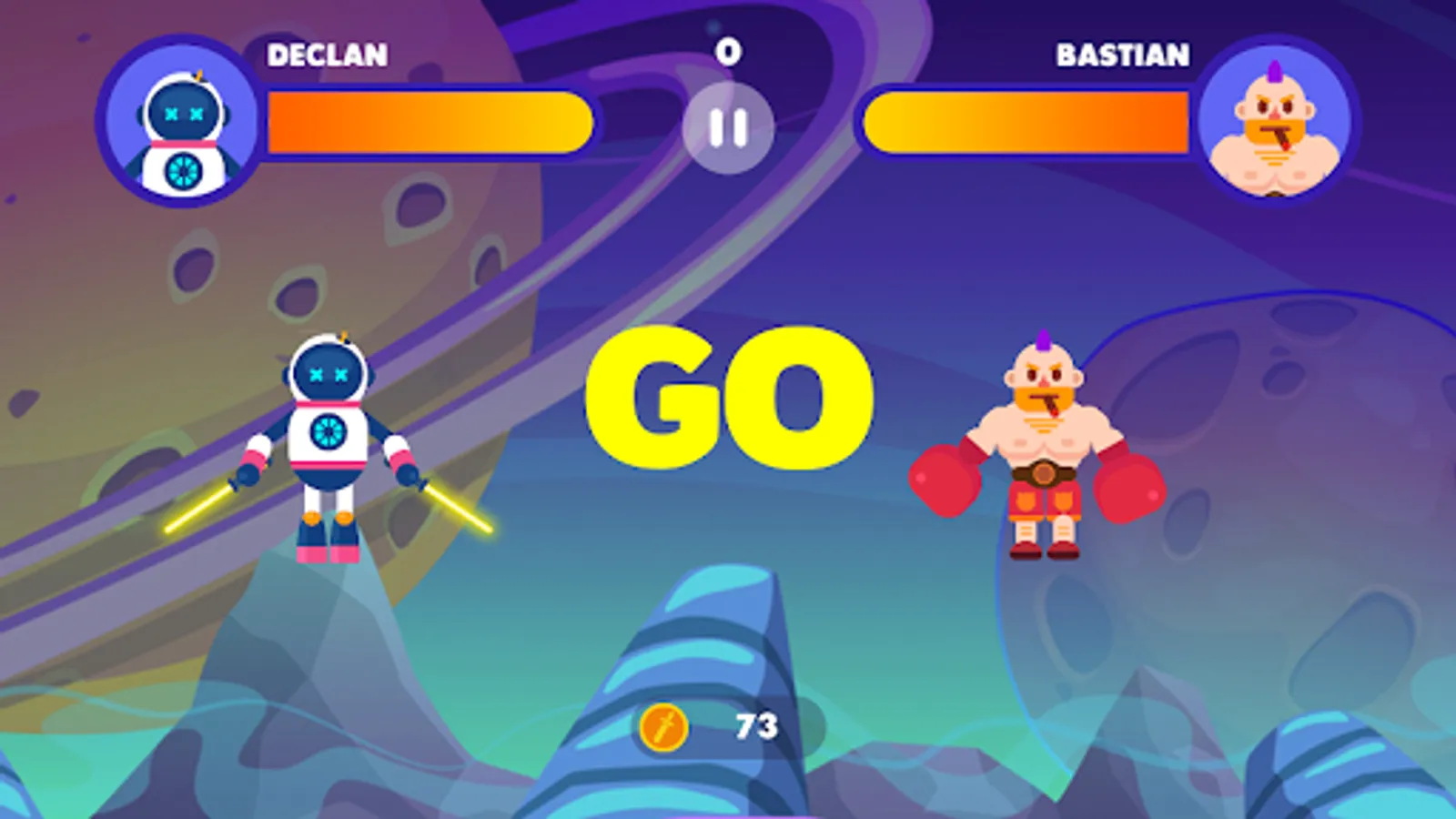Tap the round score indicator showing 0
This screenshot has height=819, width=1456.
coord(728,52)
